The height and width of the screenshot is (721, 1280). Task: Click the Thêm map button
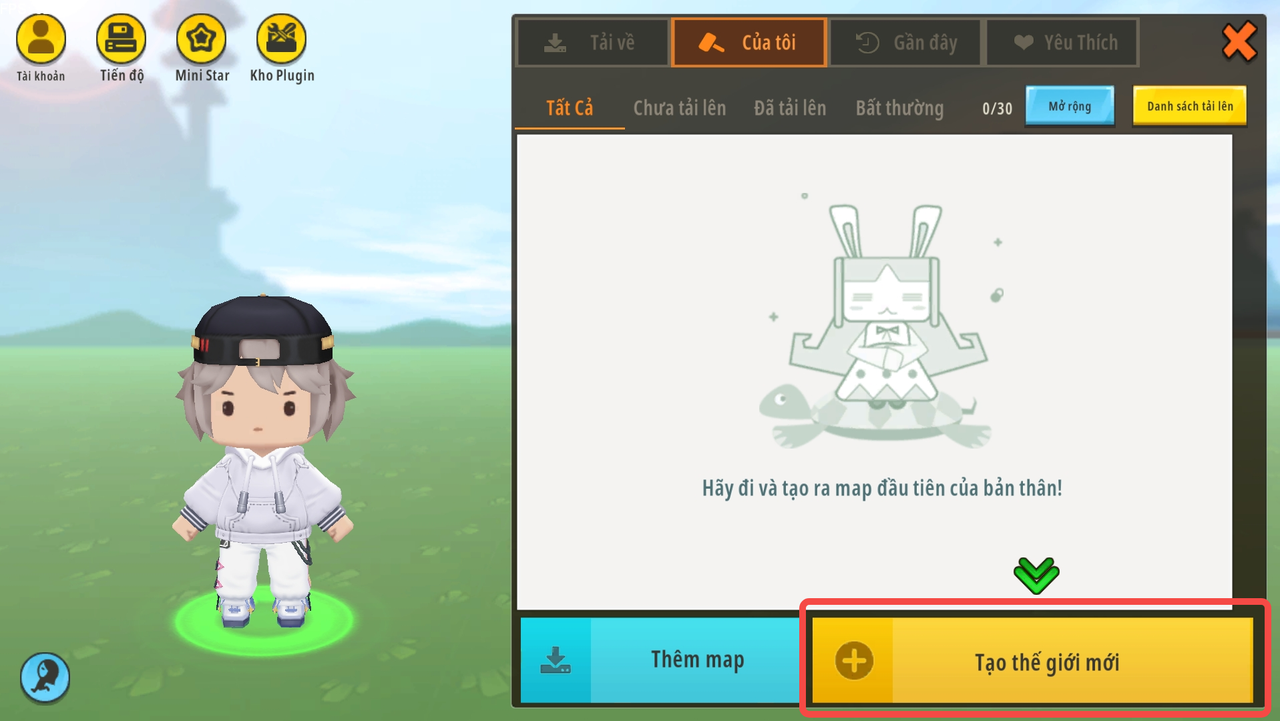tap(660, 660)
